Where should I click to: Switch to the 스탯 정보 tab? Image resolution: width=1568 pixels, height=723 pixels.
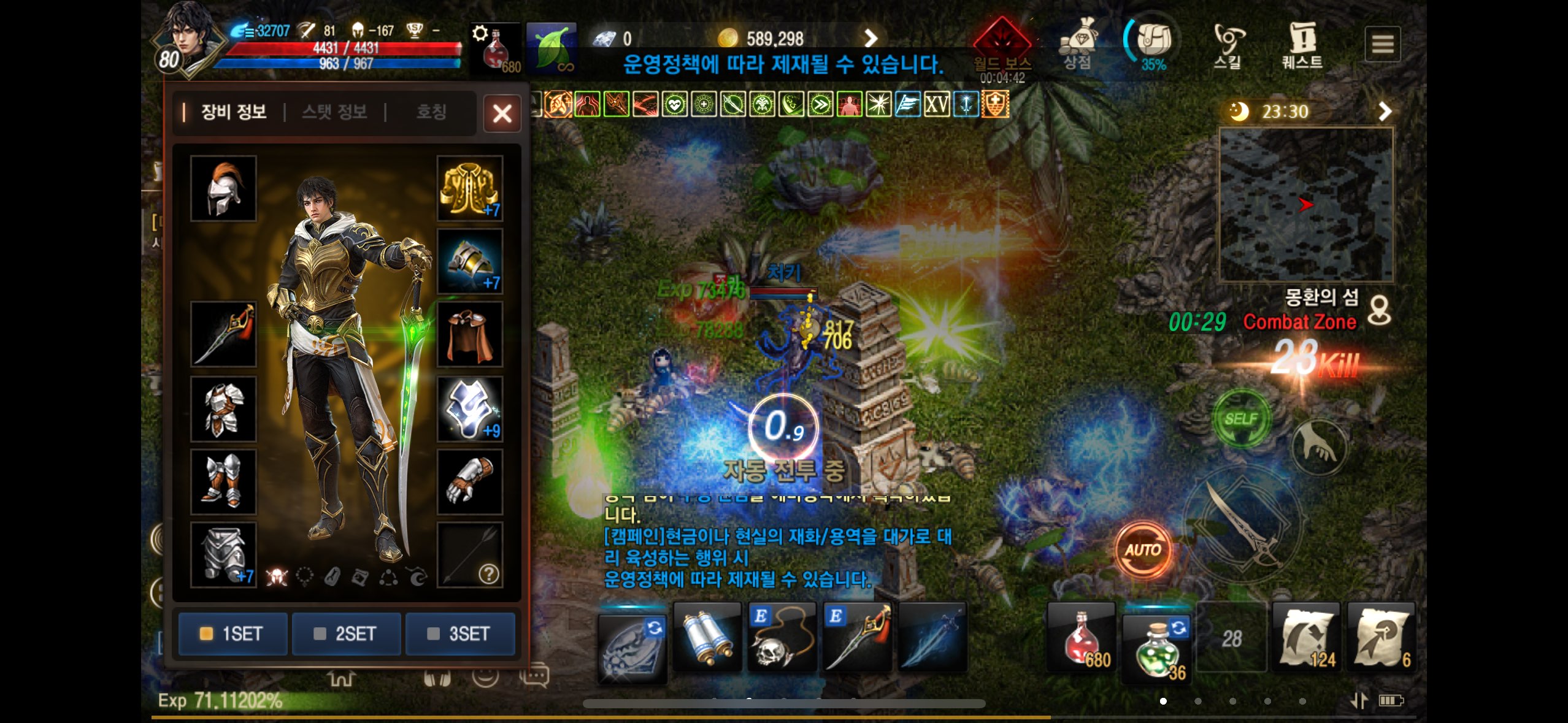(334, 112)
